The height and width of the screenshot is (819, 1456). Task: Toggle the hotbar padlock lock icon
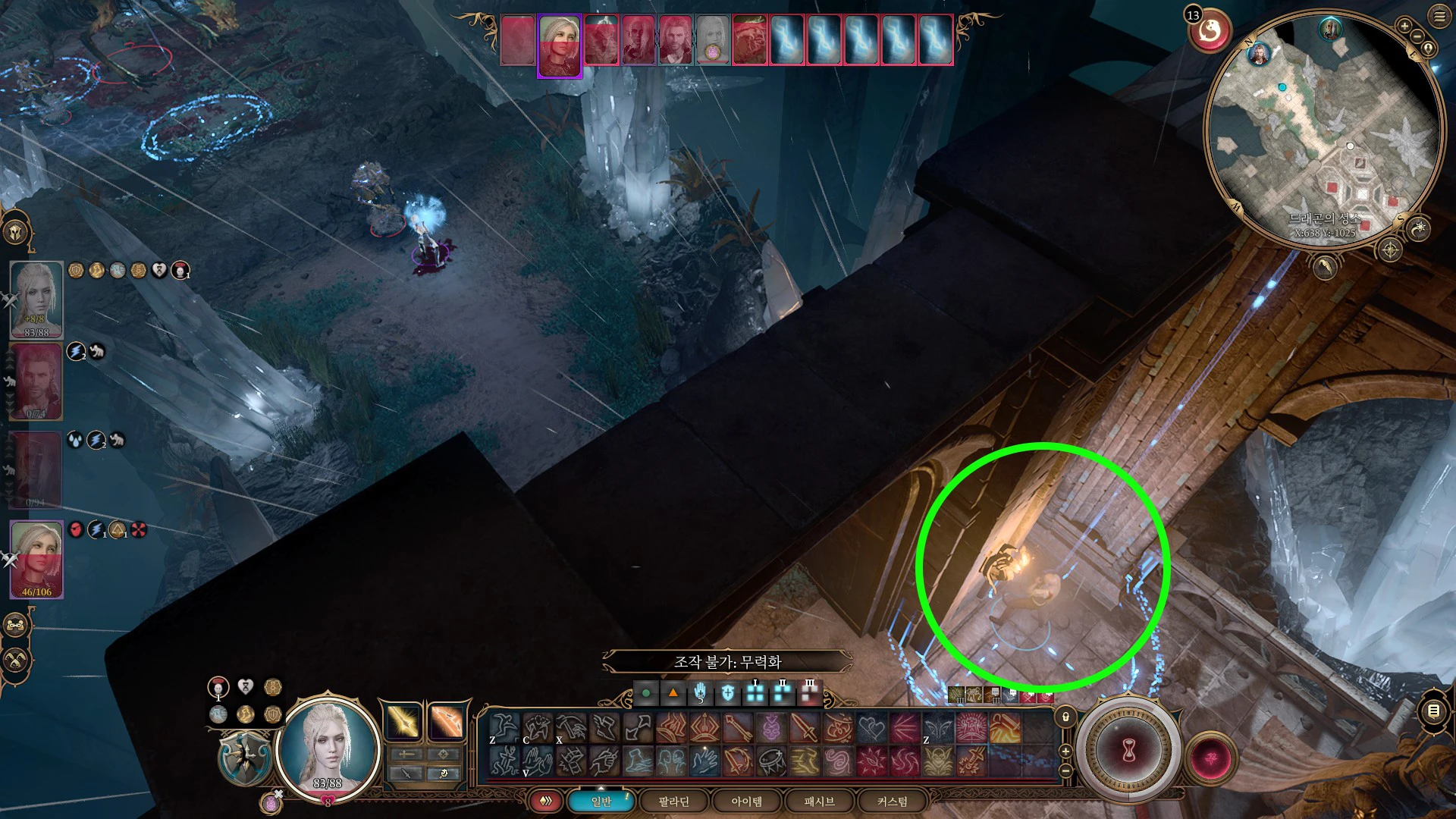pos(1065,717)
